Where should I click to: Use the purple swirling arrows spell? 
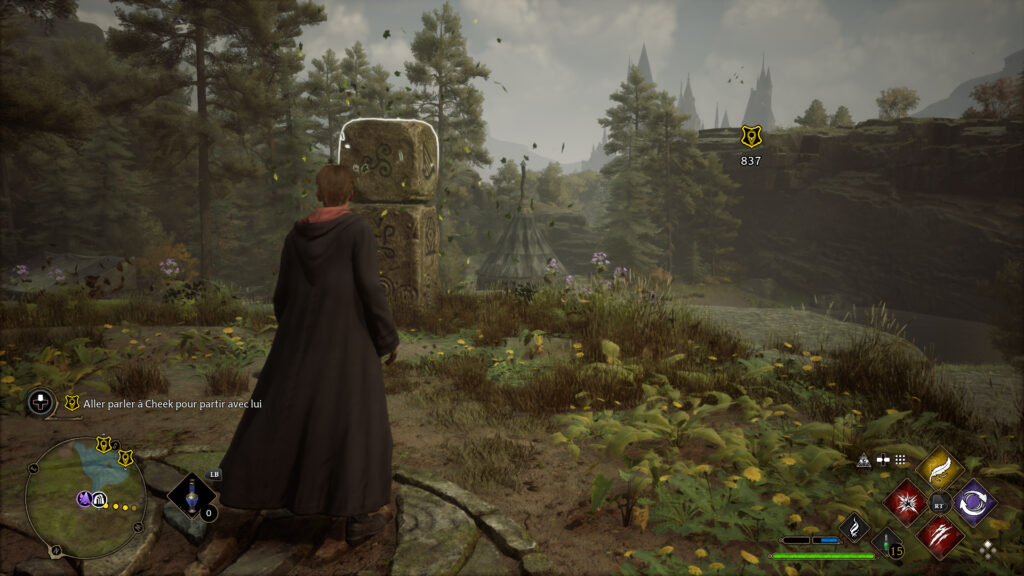973,501
